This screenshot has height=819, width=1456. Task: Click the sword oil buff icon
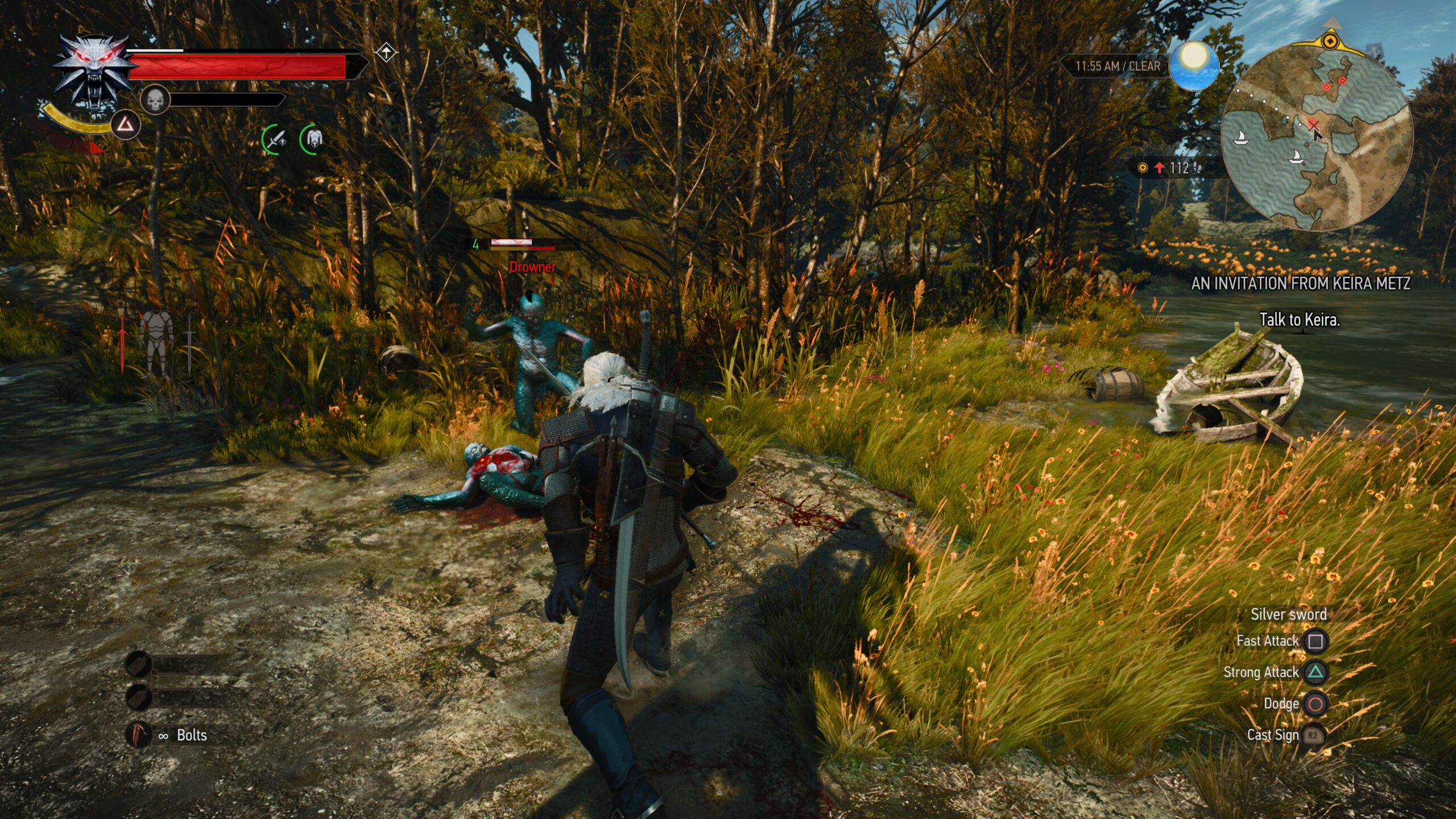(x=276, y=139)
